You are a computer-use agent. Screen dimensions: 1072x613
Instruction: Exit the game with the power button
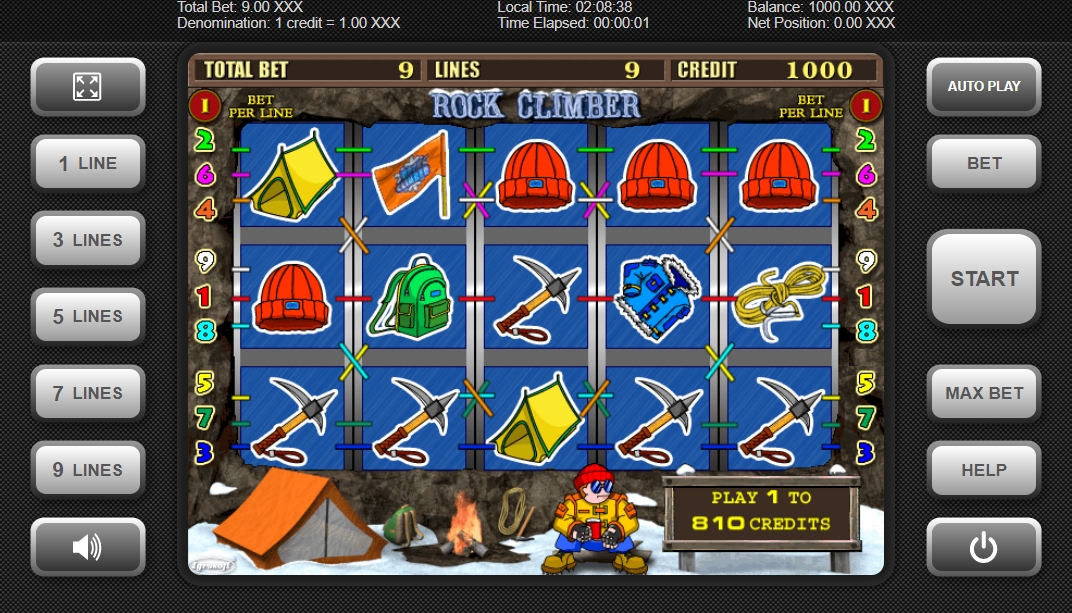coord(984,546)
